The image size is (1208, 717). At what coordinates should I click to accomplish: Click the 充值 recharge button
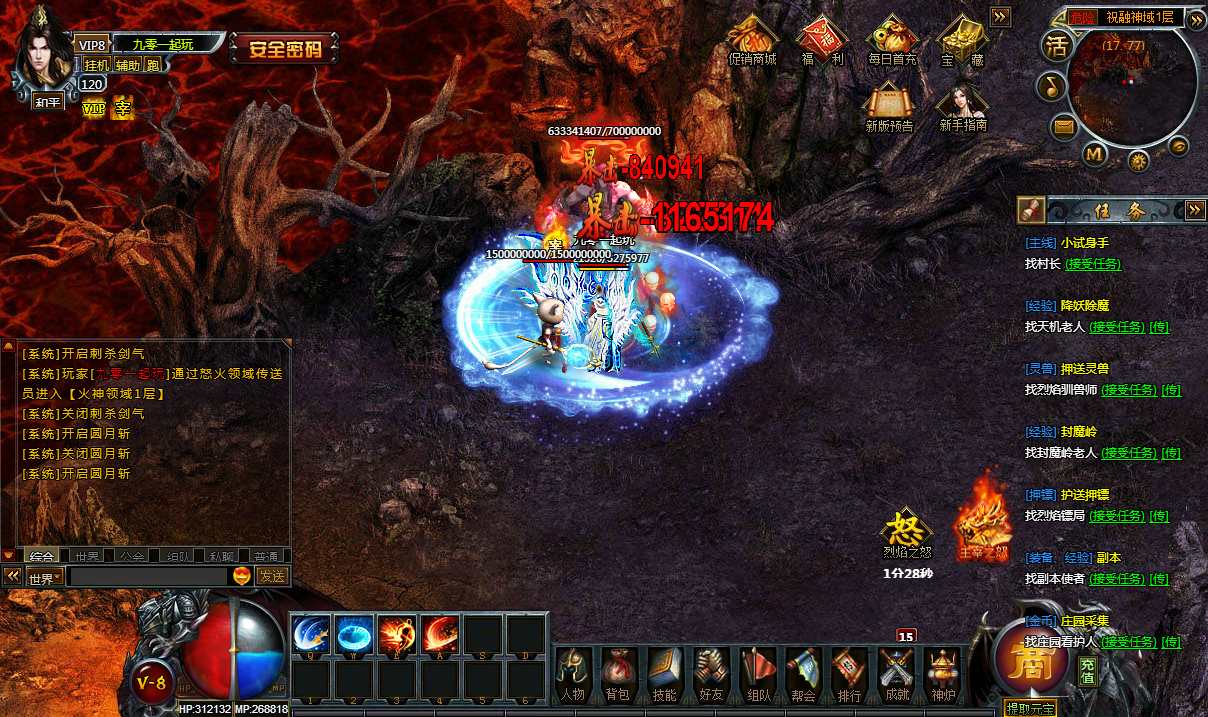click(1088, 671)
